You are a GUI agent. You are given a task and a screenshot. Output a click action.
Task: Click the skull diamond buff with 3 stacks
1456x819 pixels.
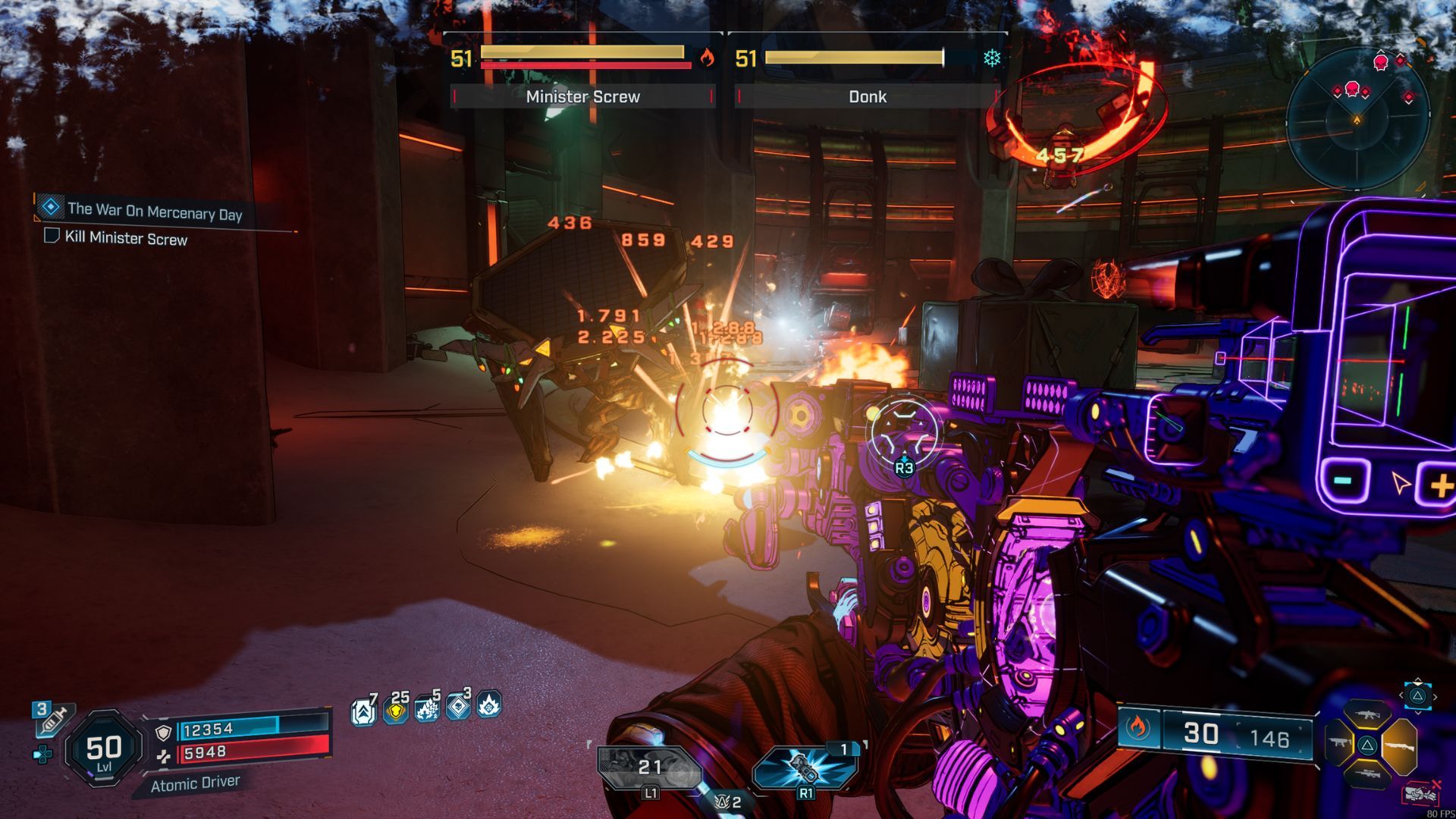(458, 707)
